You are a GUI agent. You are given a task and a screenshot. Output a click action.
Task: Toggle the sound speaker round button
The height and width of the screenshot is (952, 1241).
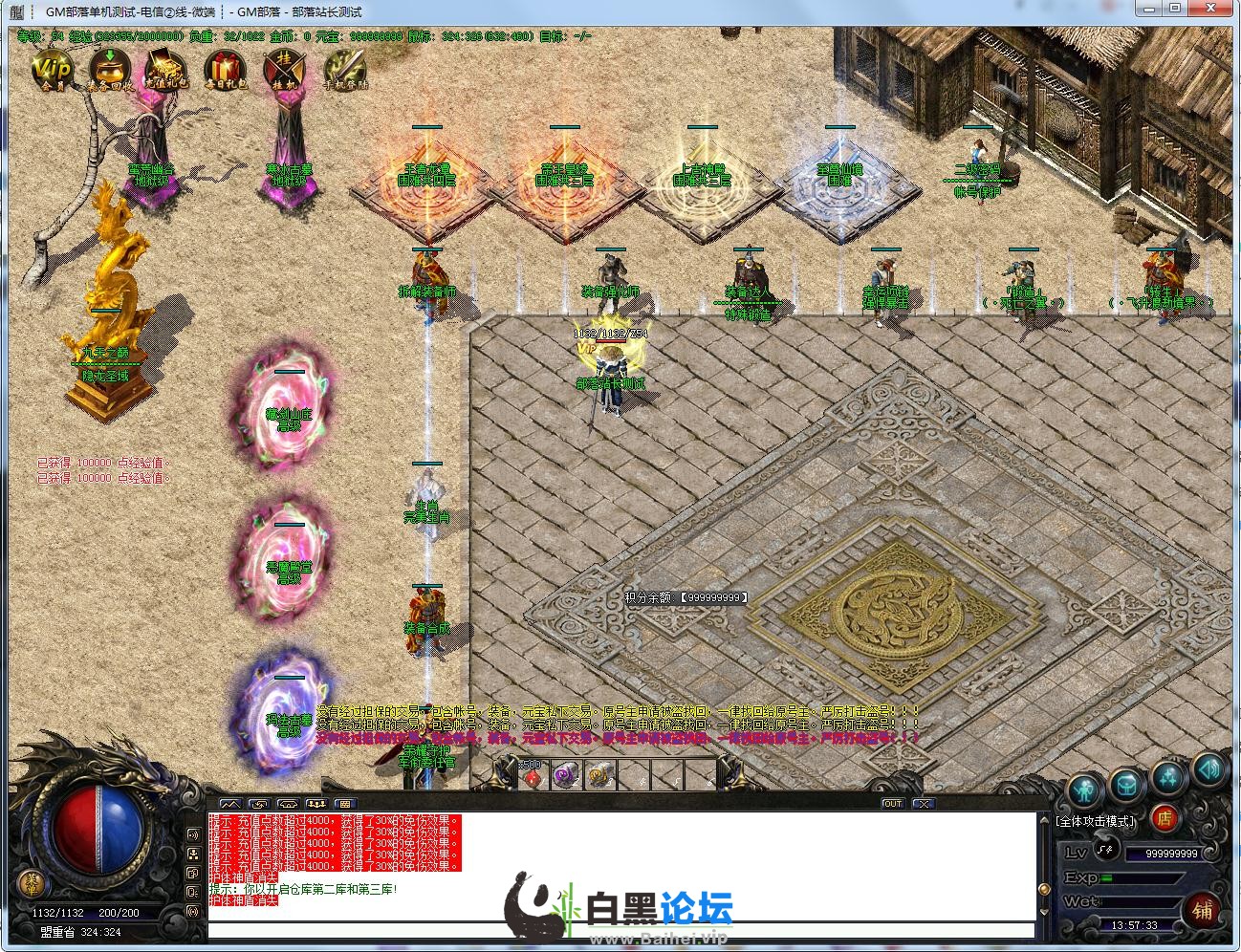(x=1208, y=768)
